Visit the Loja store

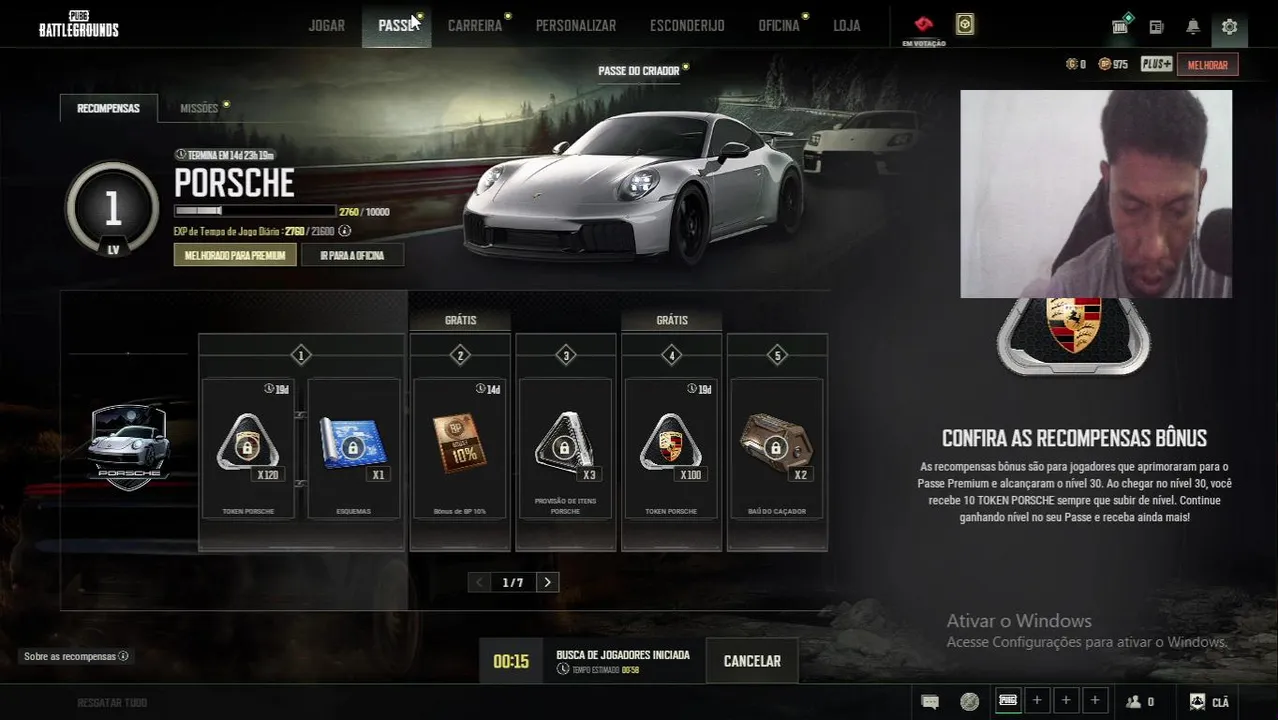(846, 26)
